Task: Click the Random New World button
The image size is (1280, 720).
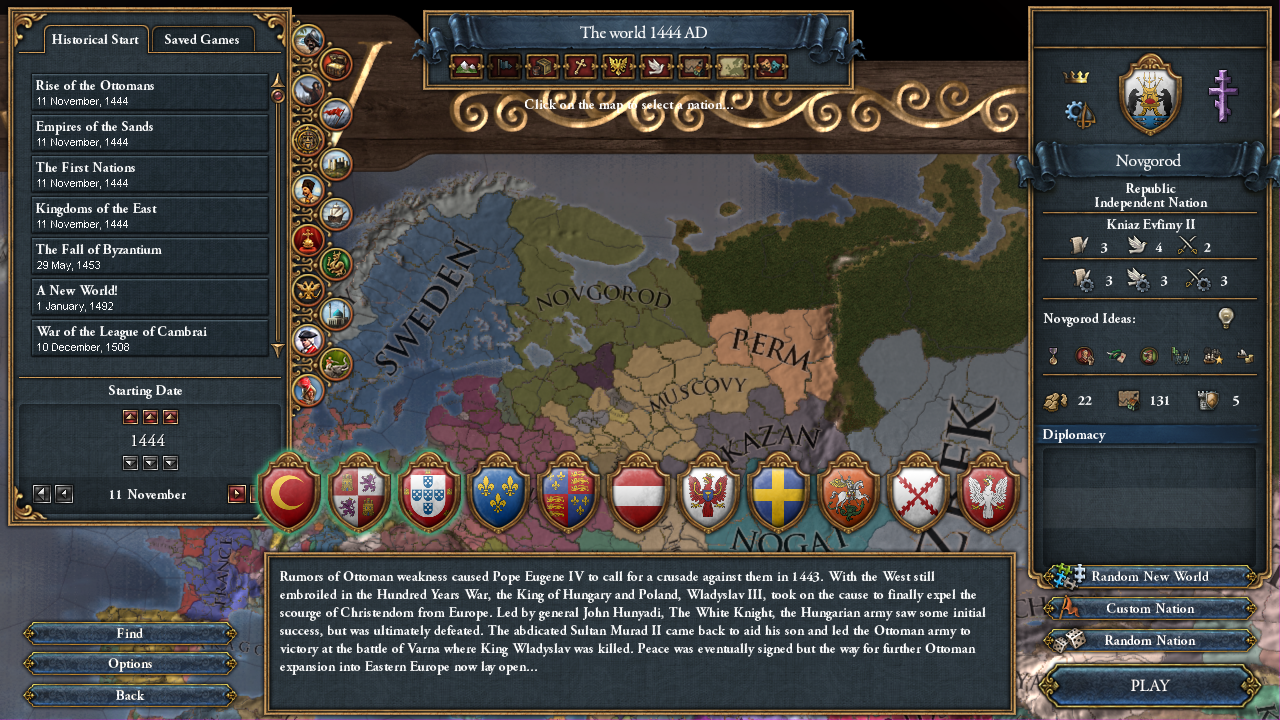Action: pos(1150,577)
